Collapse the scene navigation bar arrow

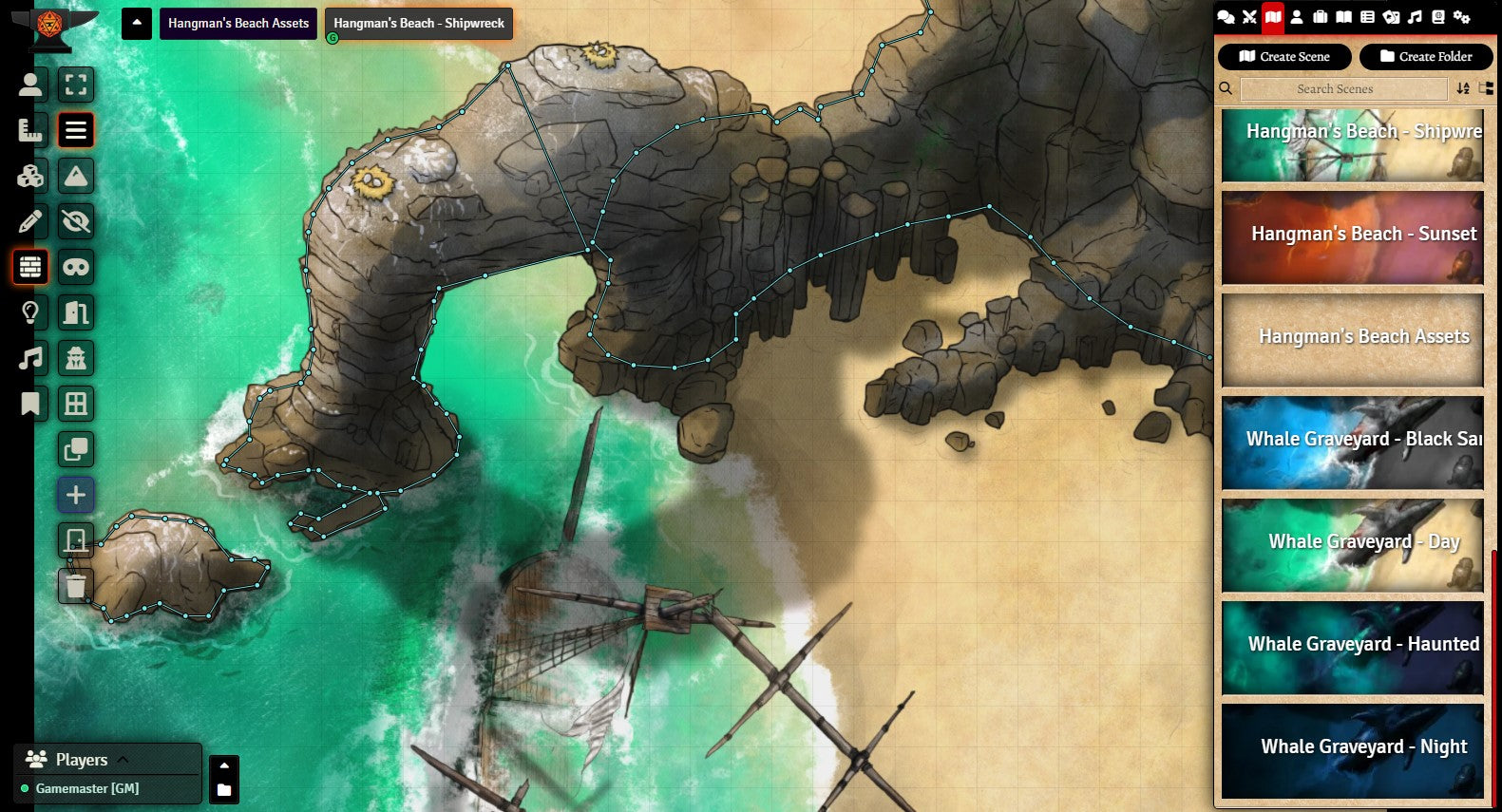[137, 23]
